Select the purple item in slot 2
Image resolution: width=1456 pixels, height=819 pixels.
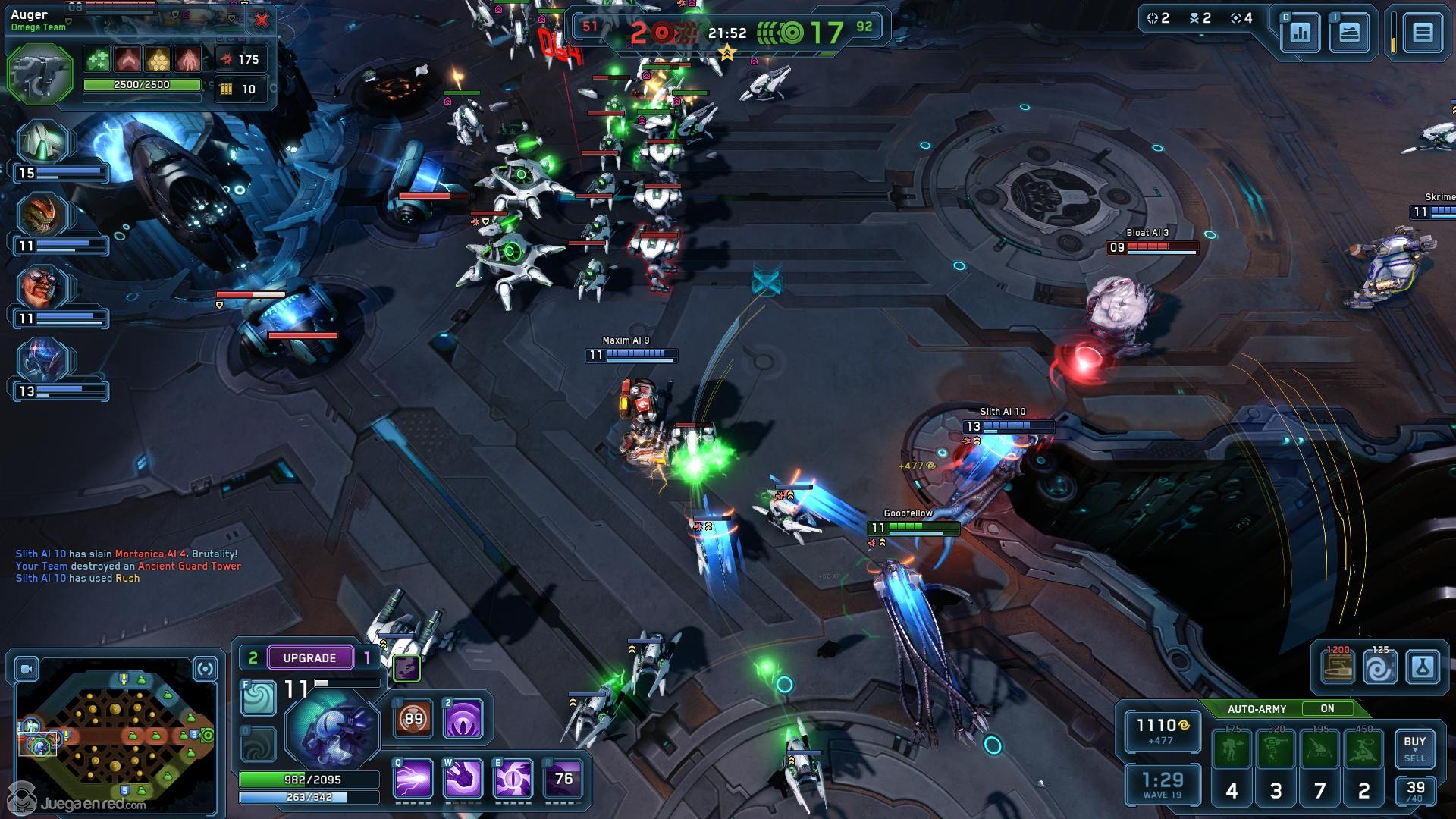(x=463, y=718)
